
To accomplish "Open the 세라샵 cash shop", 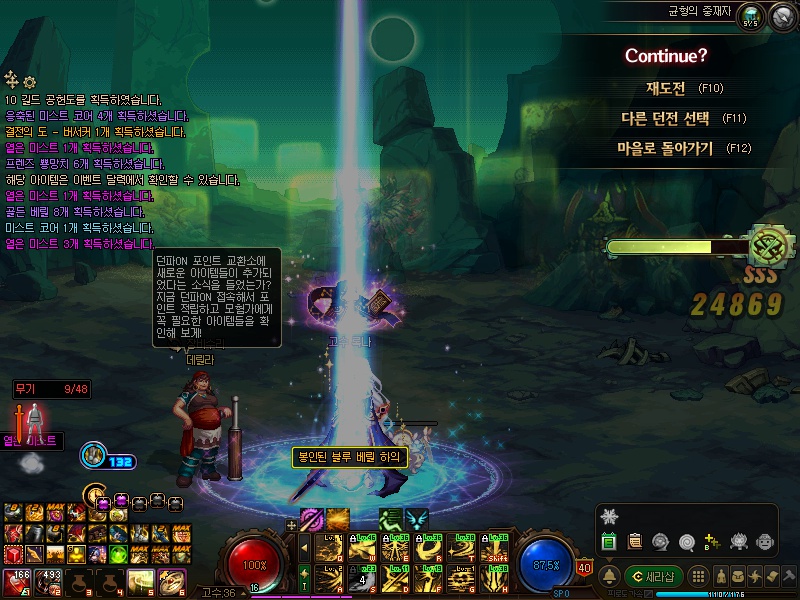I will 654,577.
